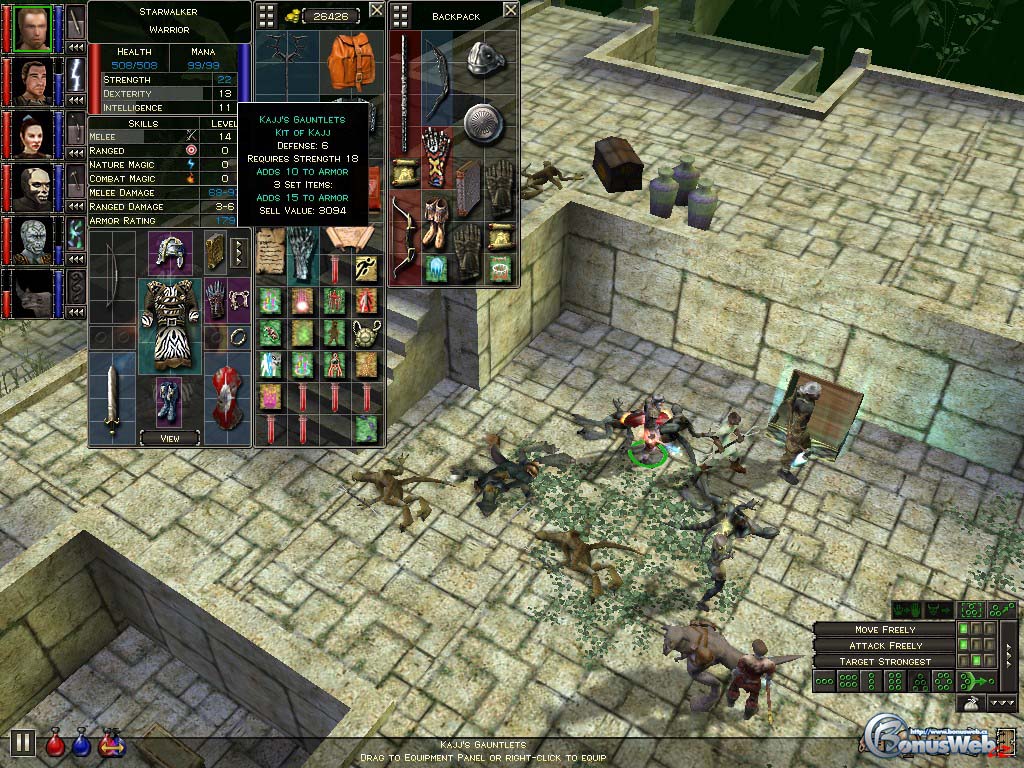The height and width of the screenshot is (768, 1024).
Task: Select the equipped helmet
Action: 170,252
